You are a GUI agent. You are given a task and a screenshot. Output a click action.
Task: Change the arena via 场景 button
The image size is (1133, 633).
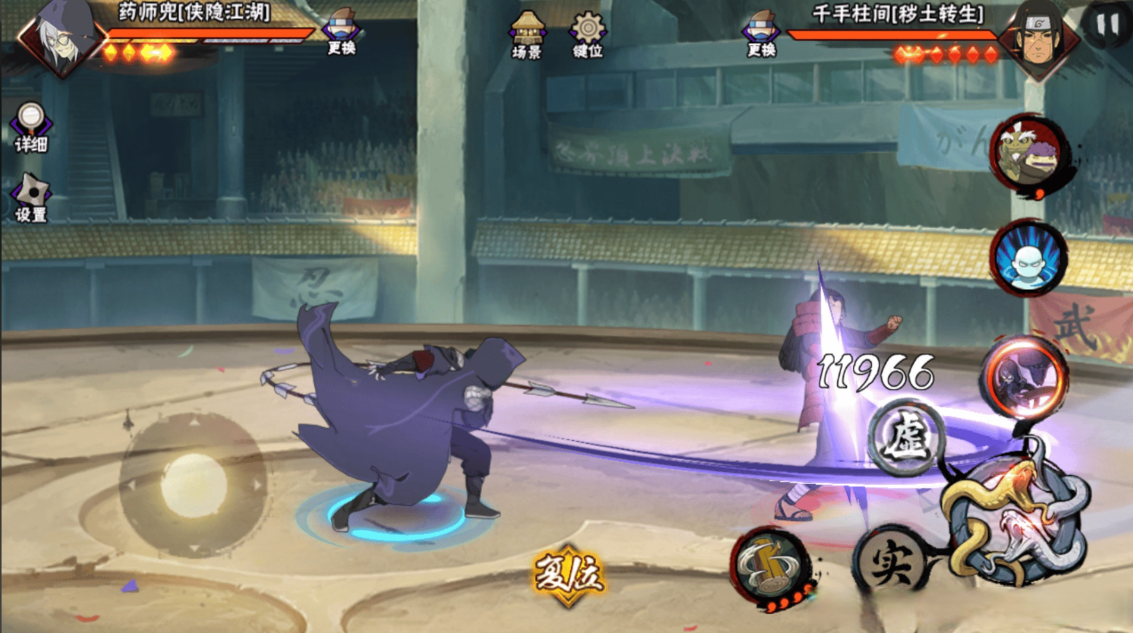(x=527, y=35)
